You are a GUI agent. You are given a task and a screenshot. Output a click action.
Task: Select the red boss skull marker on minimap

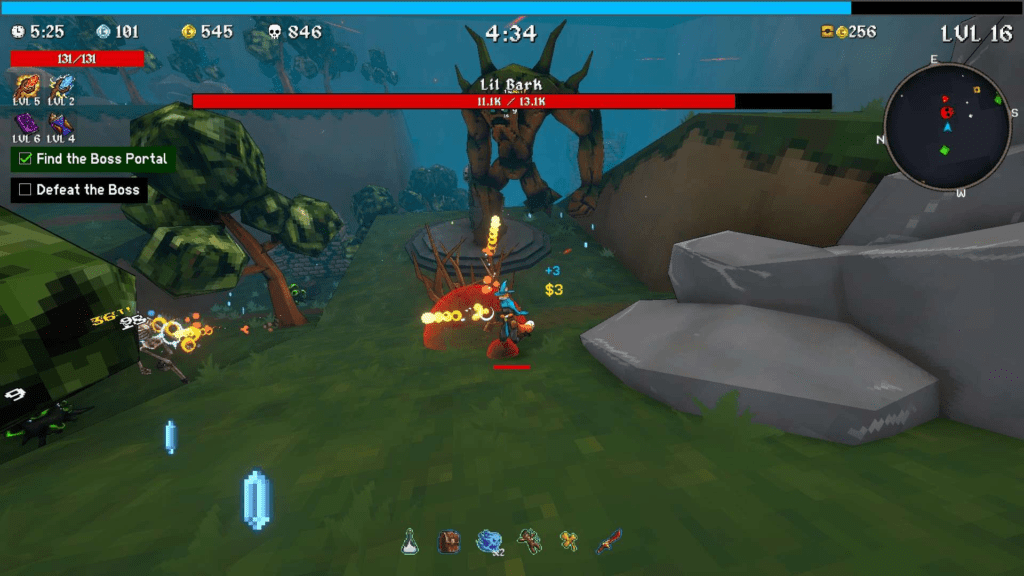click(x=947, y=112)
